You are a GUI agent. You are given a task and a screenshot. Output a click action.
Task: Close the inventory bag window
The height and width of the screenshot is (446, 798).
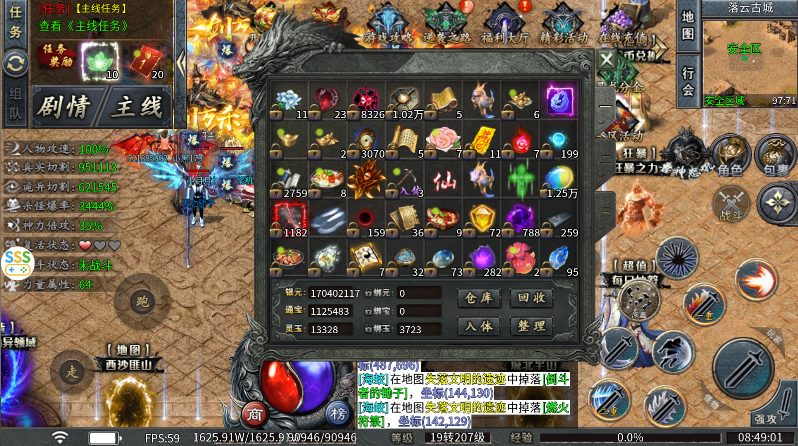(x=607, y=59)
